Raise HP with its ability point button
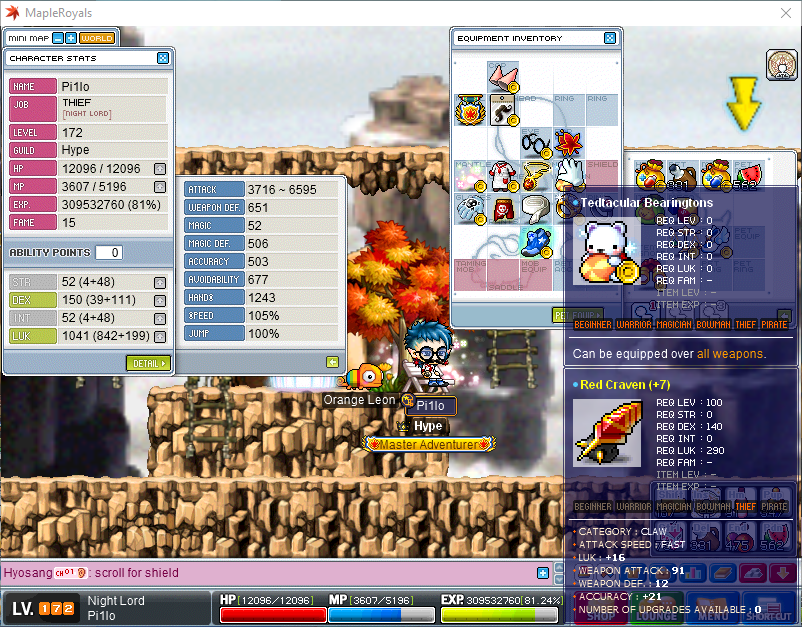Viewport: 802px width, 627px height. [160, 168]
